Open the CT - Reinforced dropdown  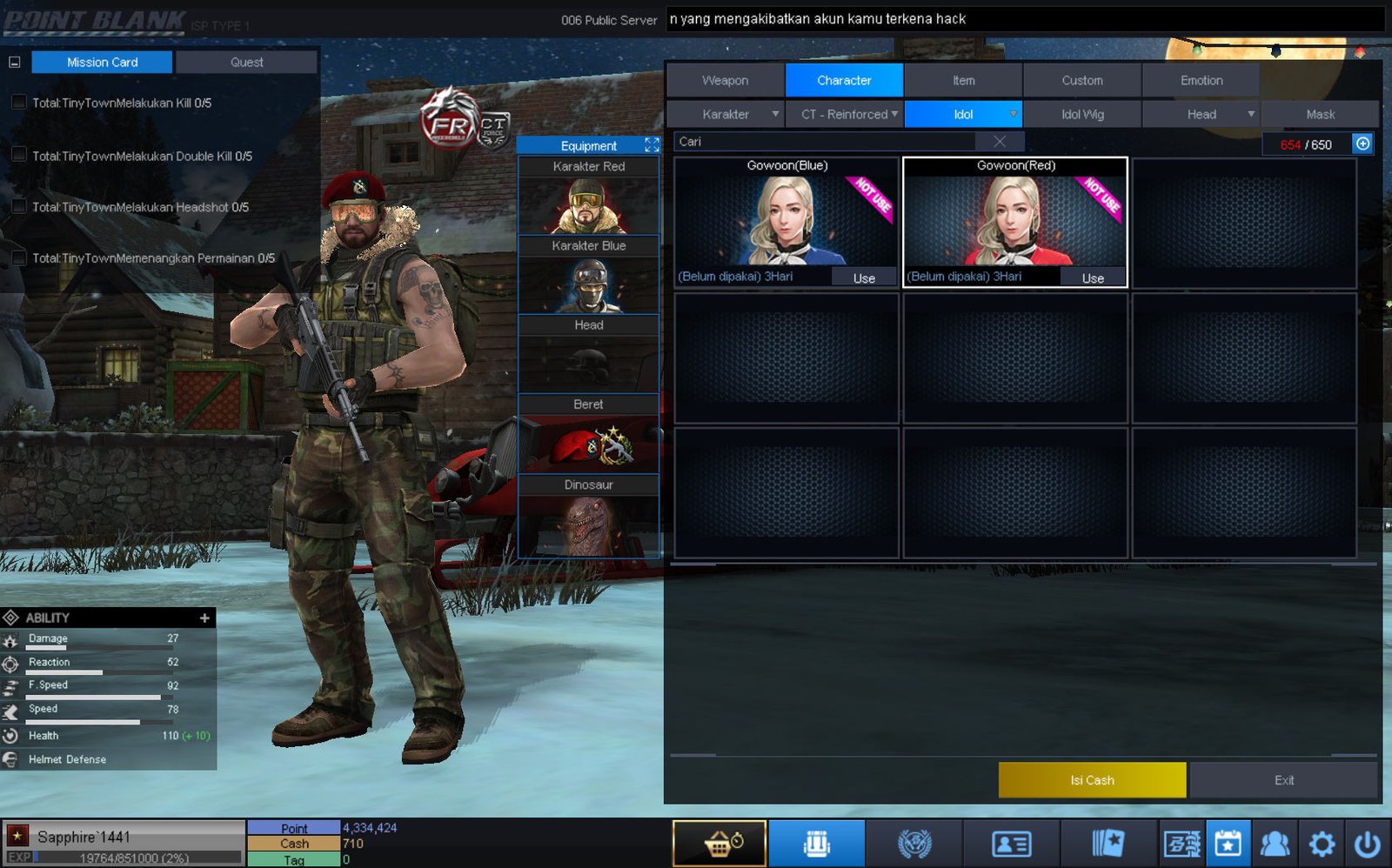[846, 114]
